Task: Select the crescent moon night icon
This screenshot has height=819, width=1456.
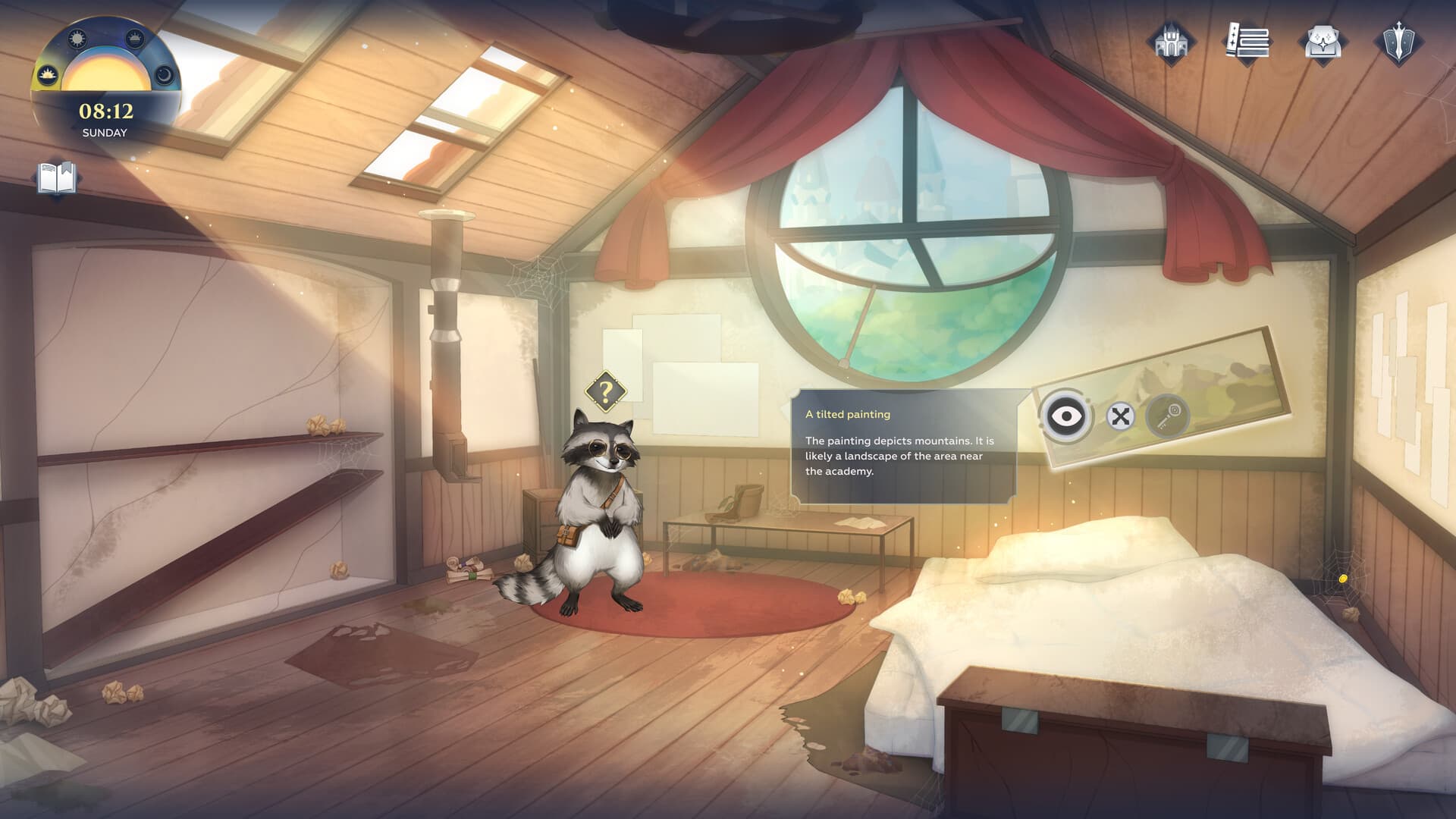Action: (165, 74)
